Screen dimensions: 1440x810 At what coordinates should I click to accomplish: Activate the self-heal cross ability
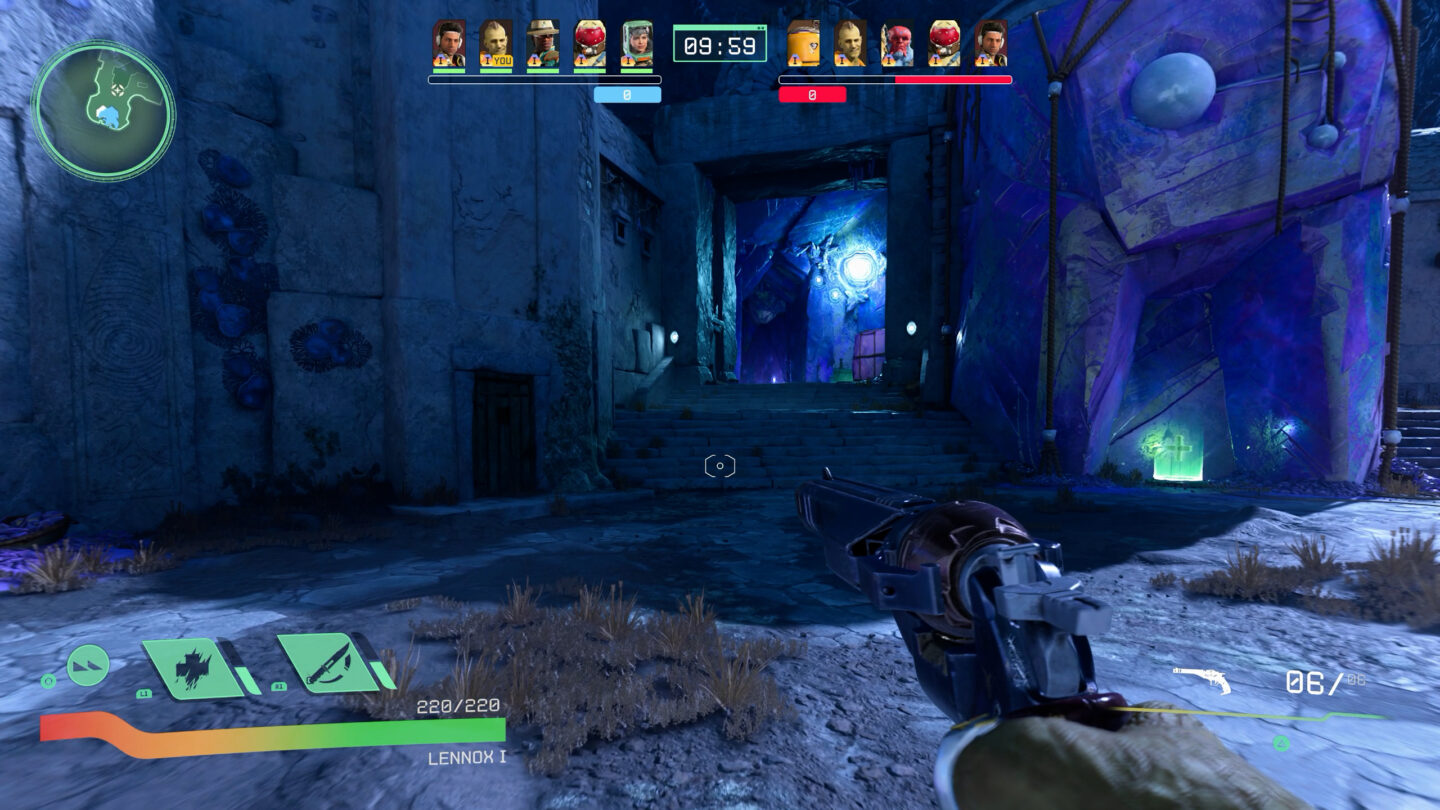coord(190,666)
